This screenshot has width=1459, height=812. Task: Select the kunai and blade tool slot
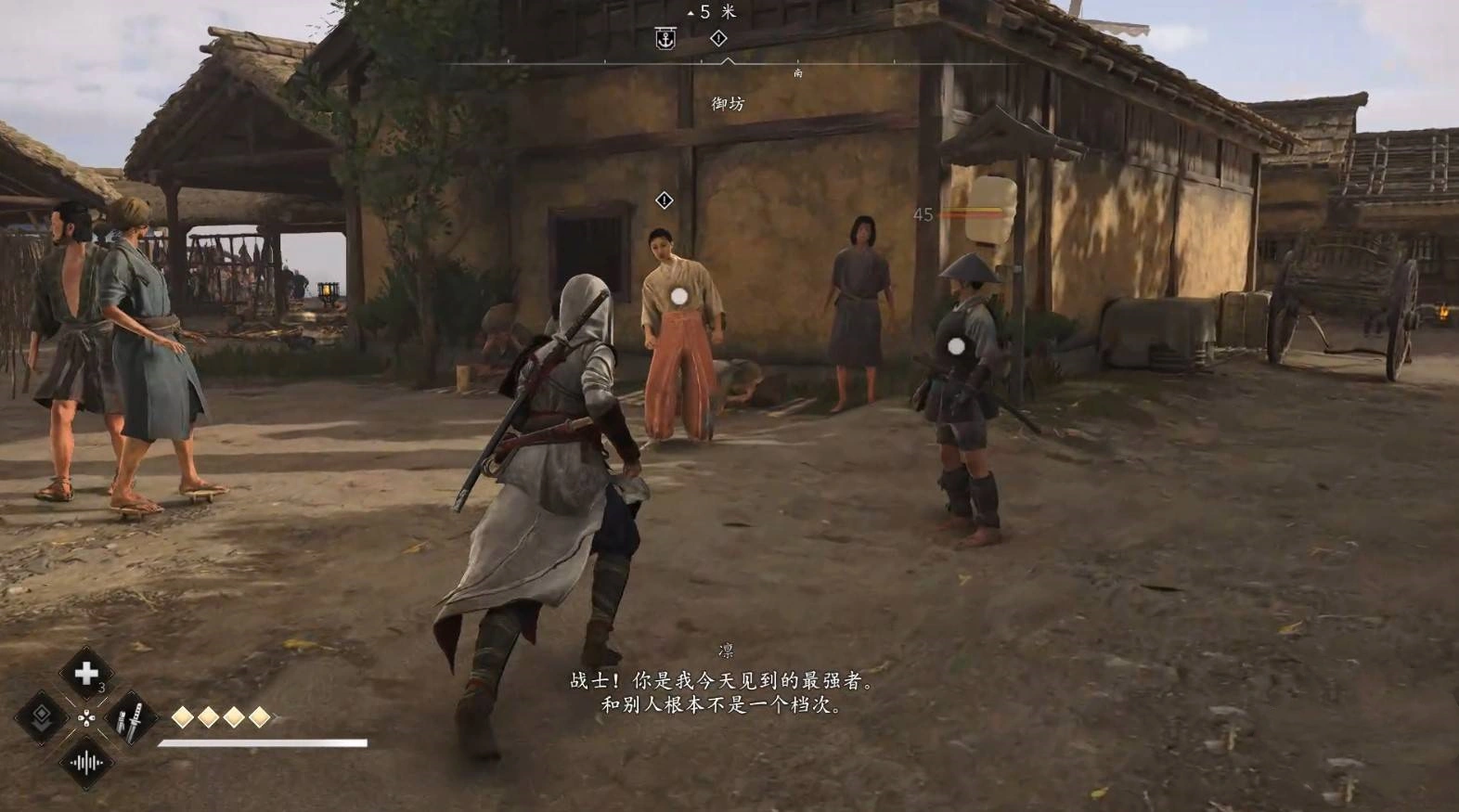pos(131,716)
